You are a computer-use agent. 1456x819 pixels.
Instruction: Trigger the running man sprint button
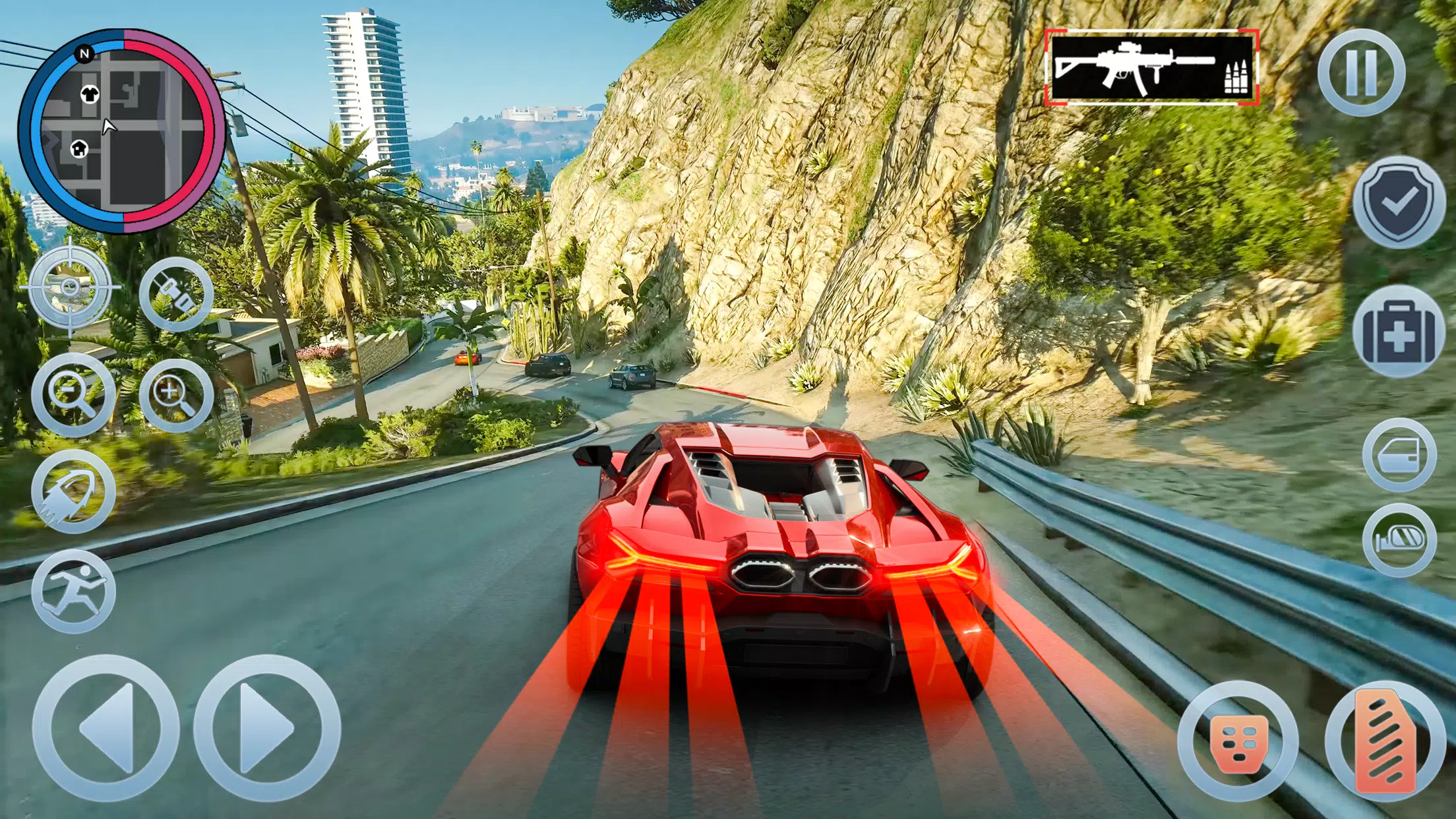coord(73,591)
